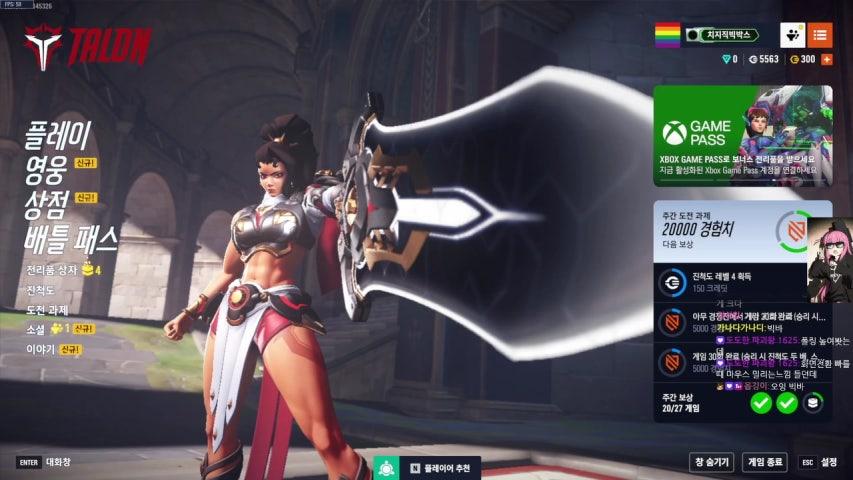
Task: Open 전리품 상자 (Loot Boxes)
Action: coord(54,270)
